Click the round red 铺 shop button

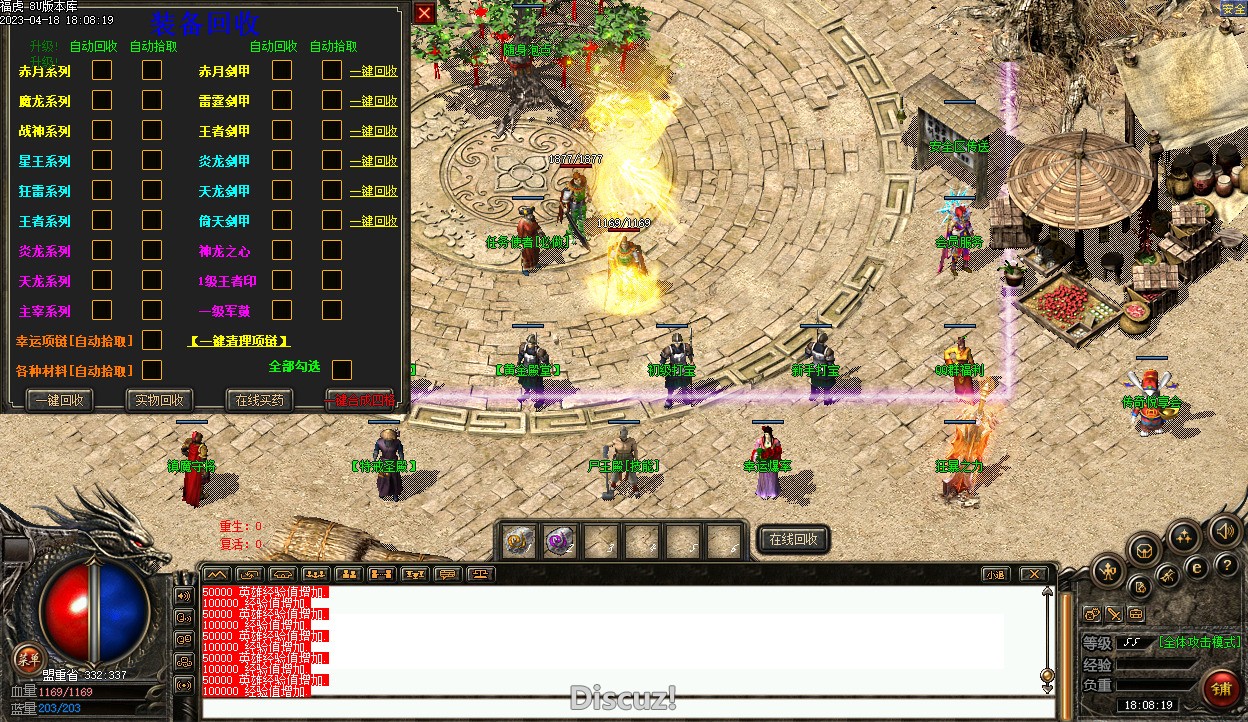(x=1221, y=688)
